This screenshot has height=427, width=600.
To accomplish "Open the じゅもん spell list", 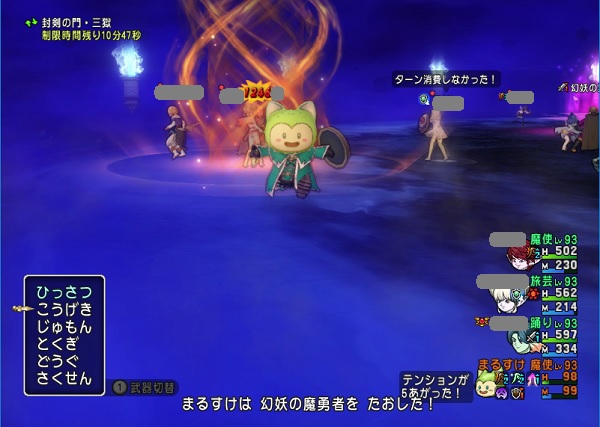I will coord(64,327).
